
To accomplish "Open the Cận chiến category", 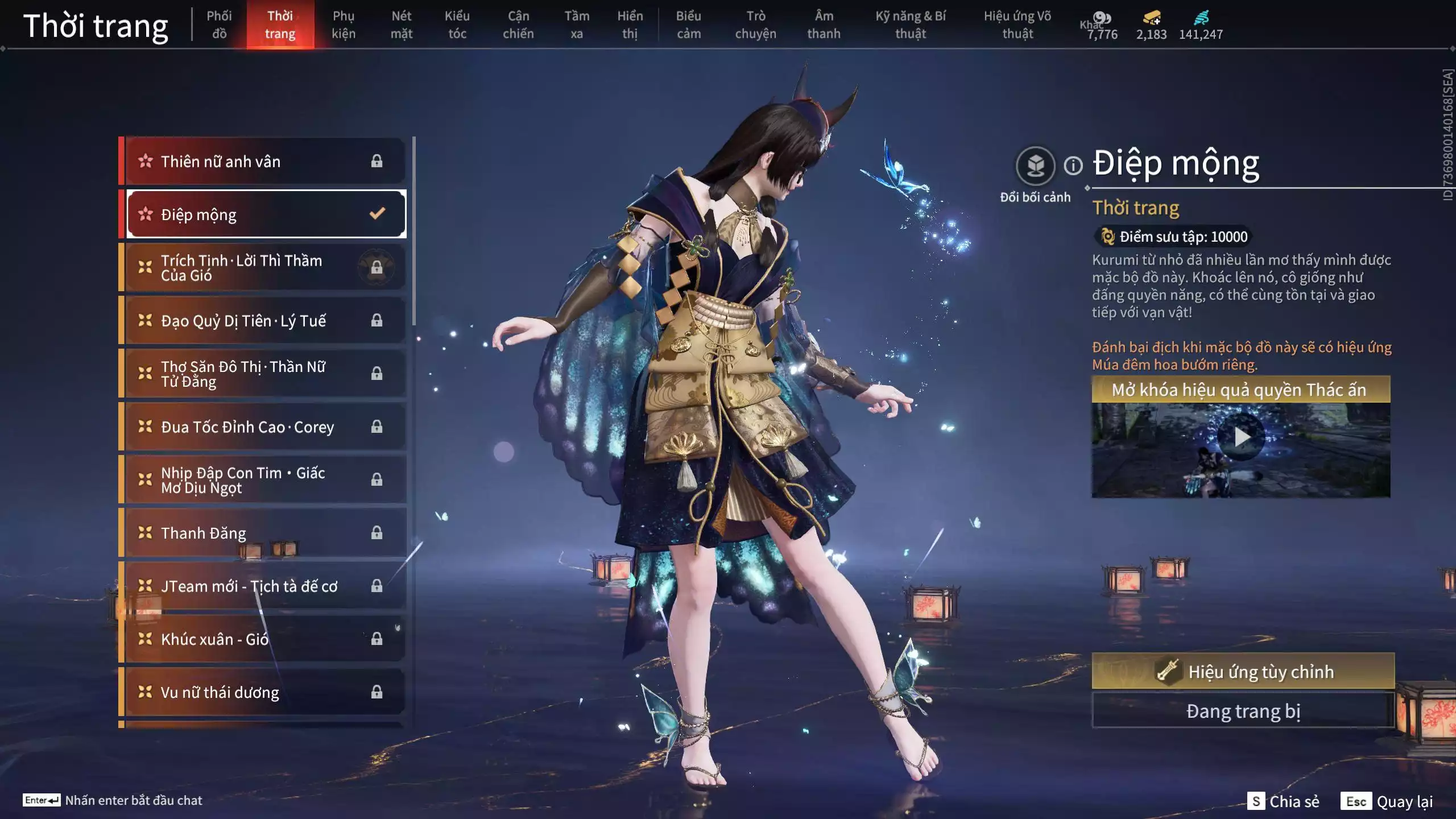I will (x=518, y=25).
